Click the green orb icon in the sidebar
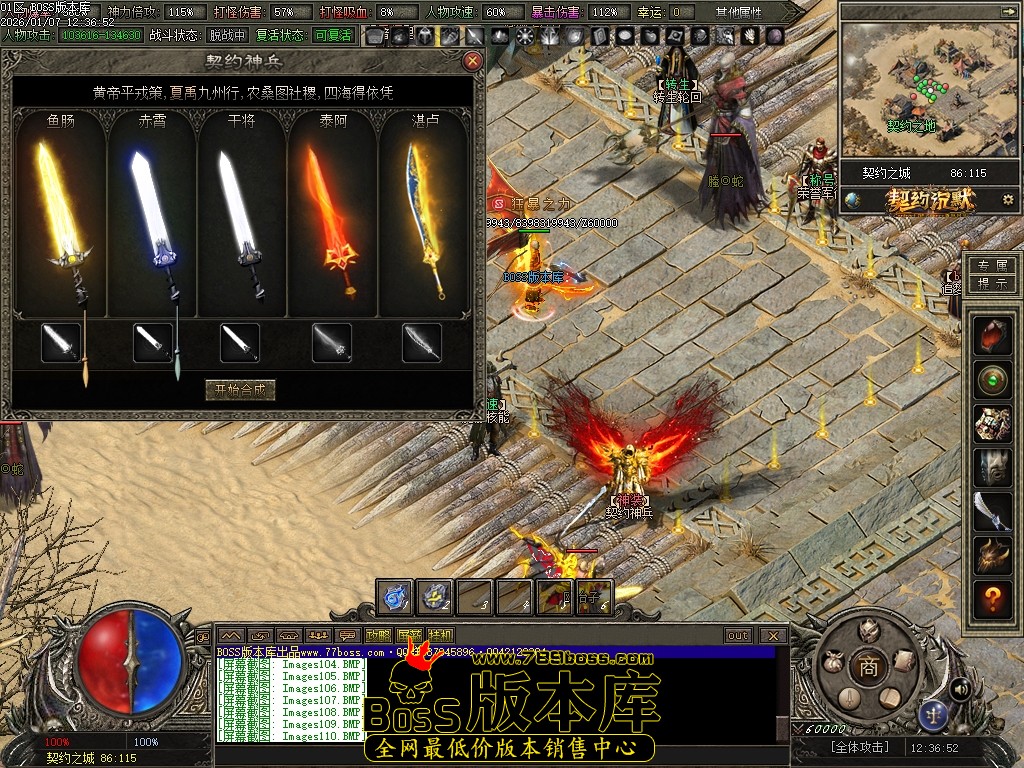The image size is (1024, 768). [x=992, y=381]
